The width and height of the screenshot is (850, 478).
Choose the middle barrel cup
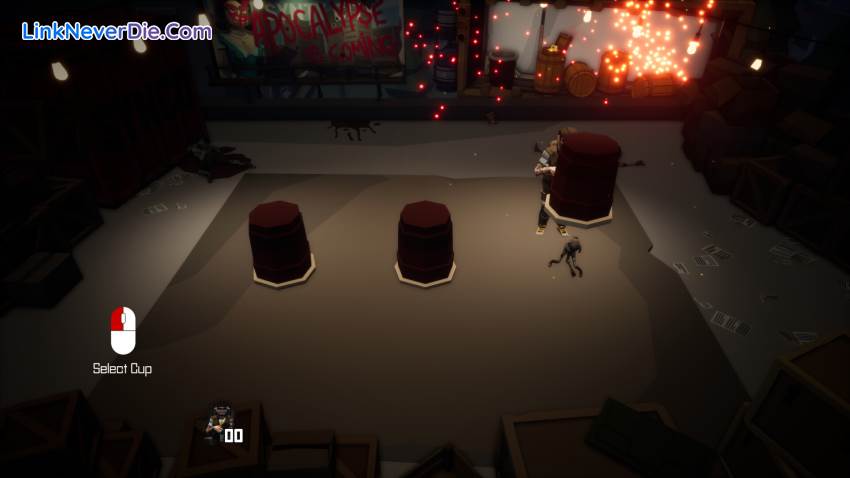pyautogui.click(x=425, y=241)
